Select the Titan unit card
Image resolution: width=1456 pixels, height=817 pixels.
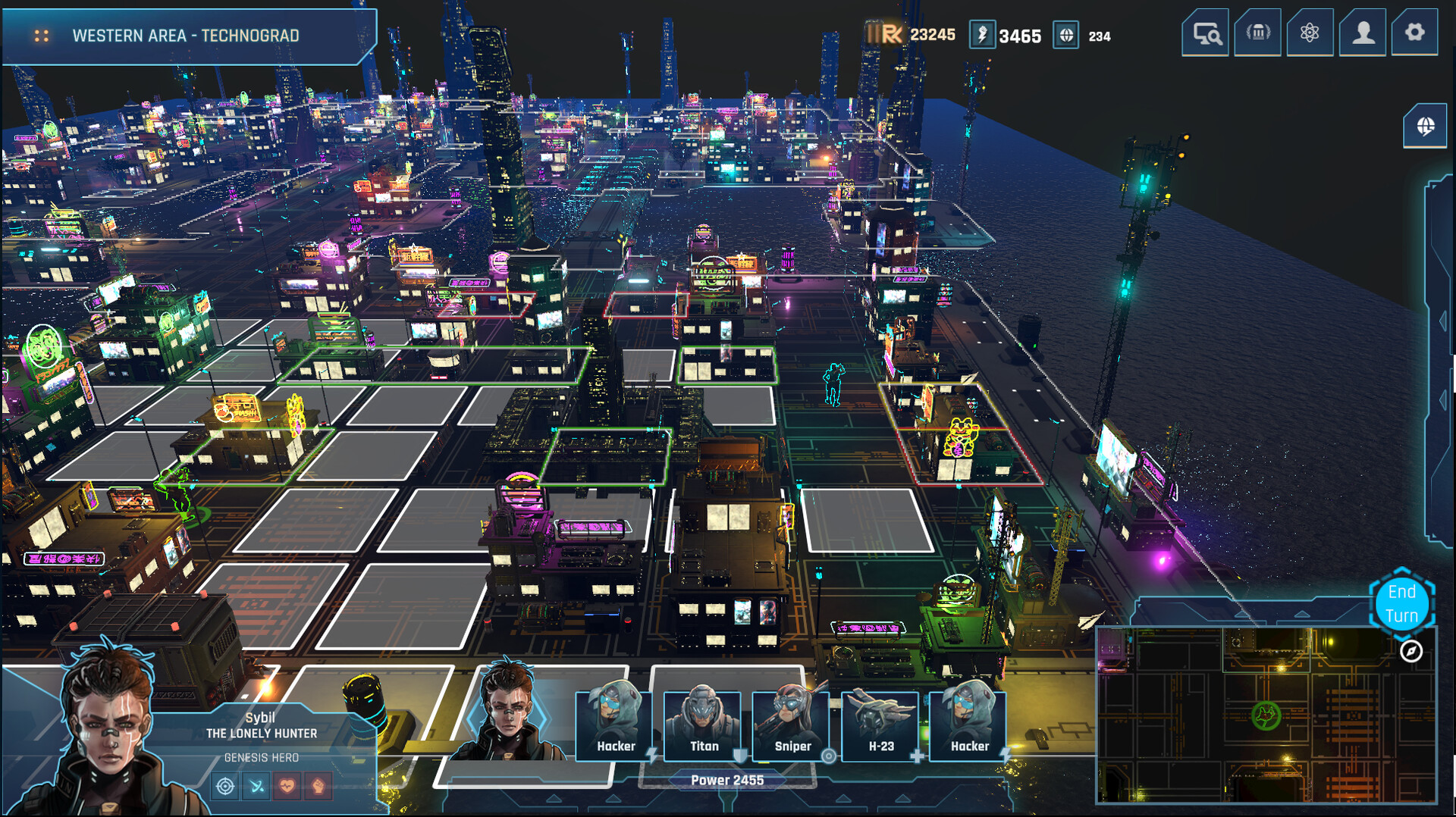point(703,724)
